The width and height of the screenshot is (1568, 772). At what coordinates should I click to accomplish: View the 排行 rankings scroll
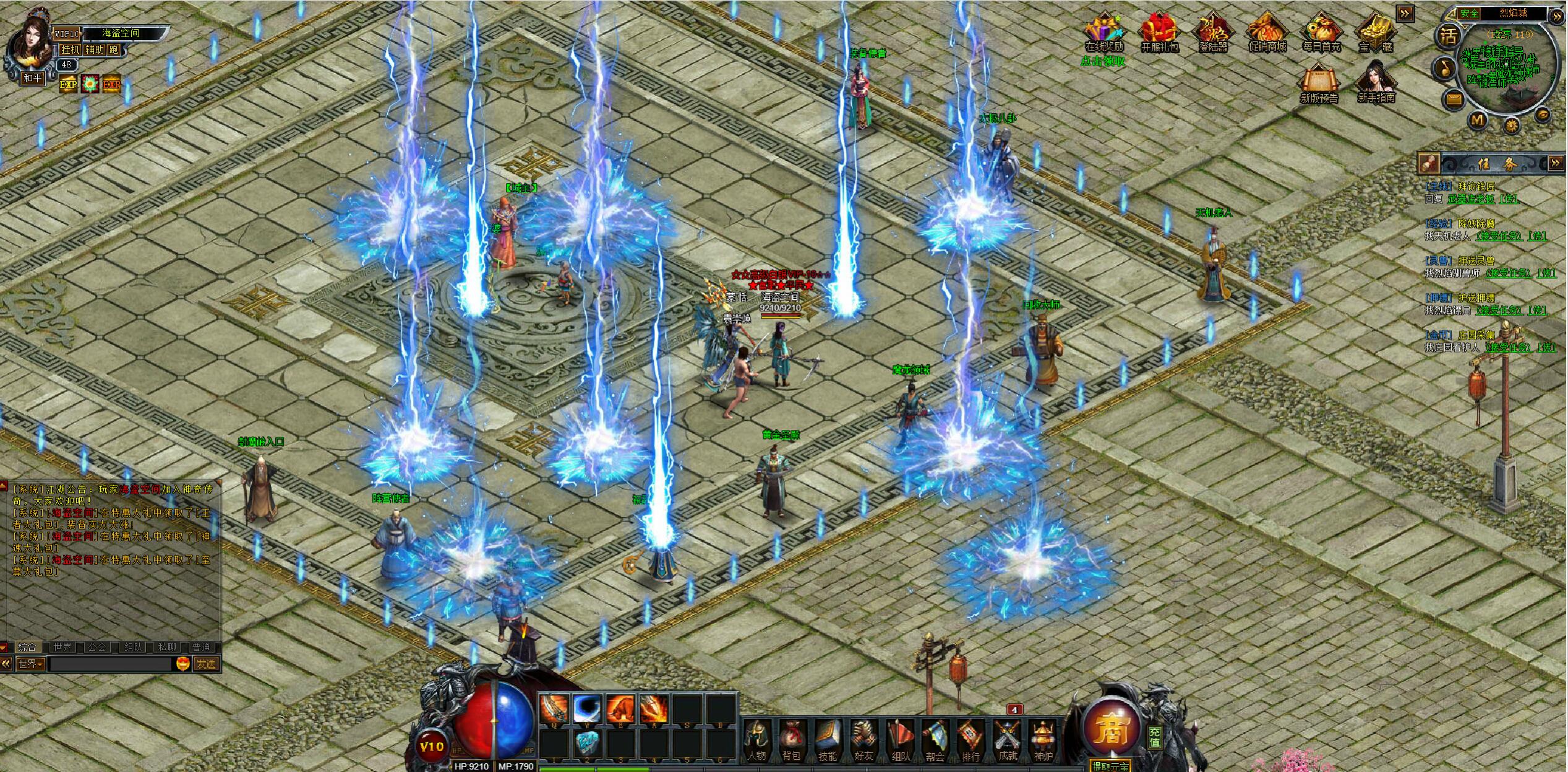click(x=971, y=740)
